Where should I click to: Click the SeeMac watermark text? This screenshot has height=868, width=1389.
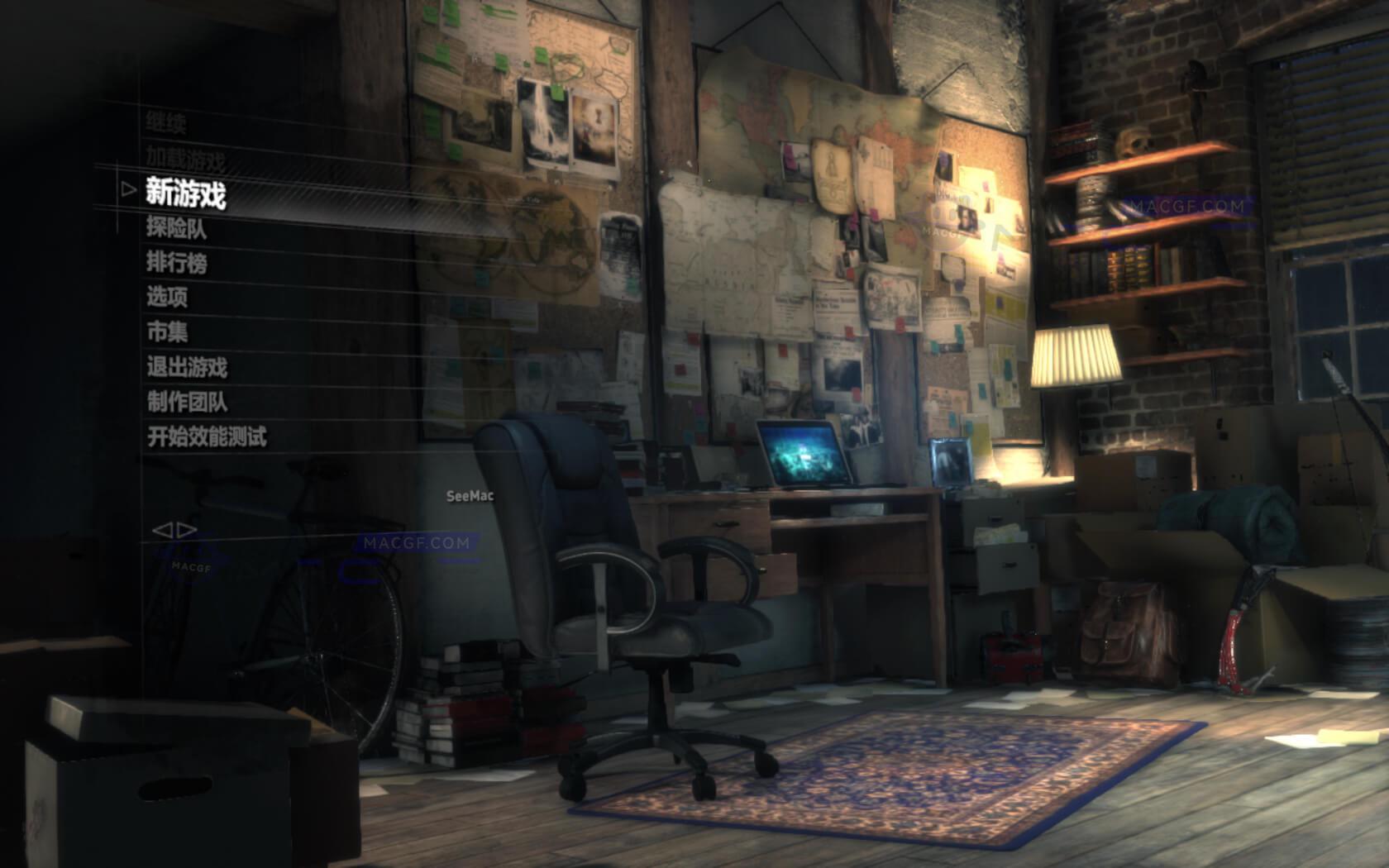(467, 497)
